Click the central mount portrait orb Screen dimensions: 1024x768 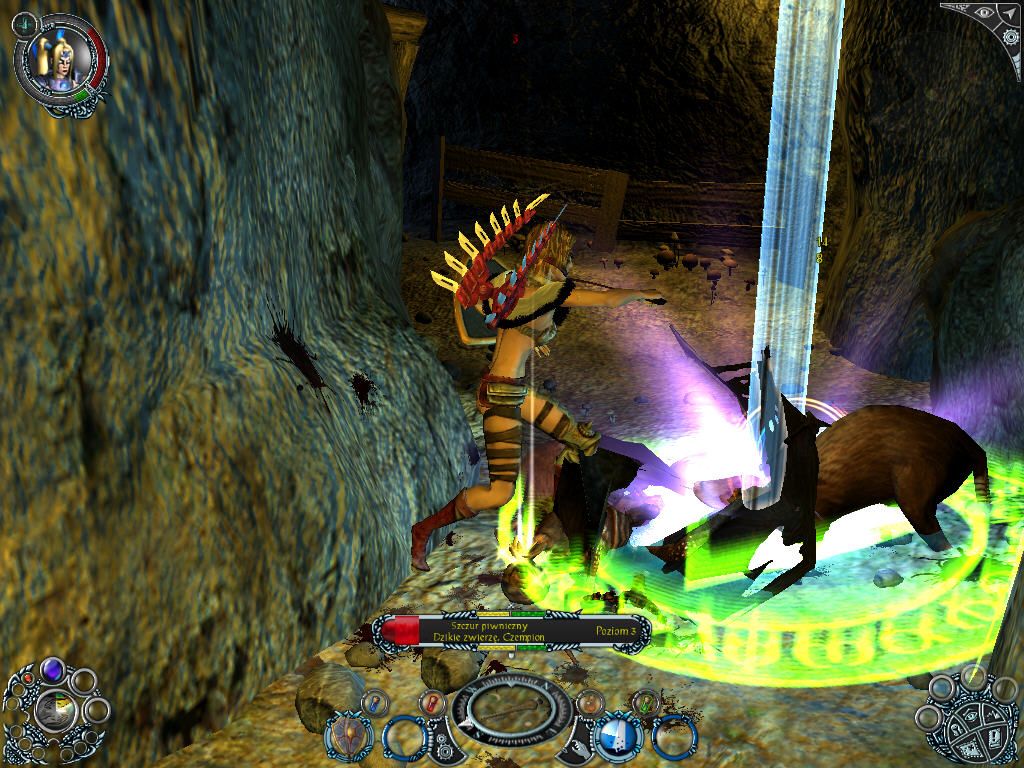point(55,711)
